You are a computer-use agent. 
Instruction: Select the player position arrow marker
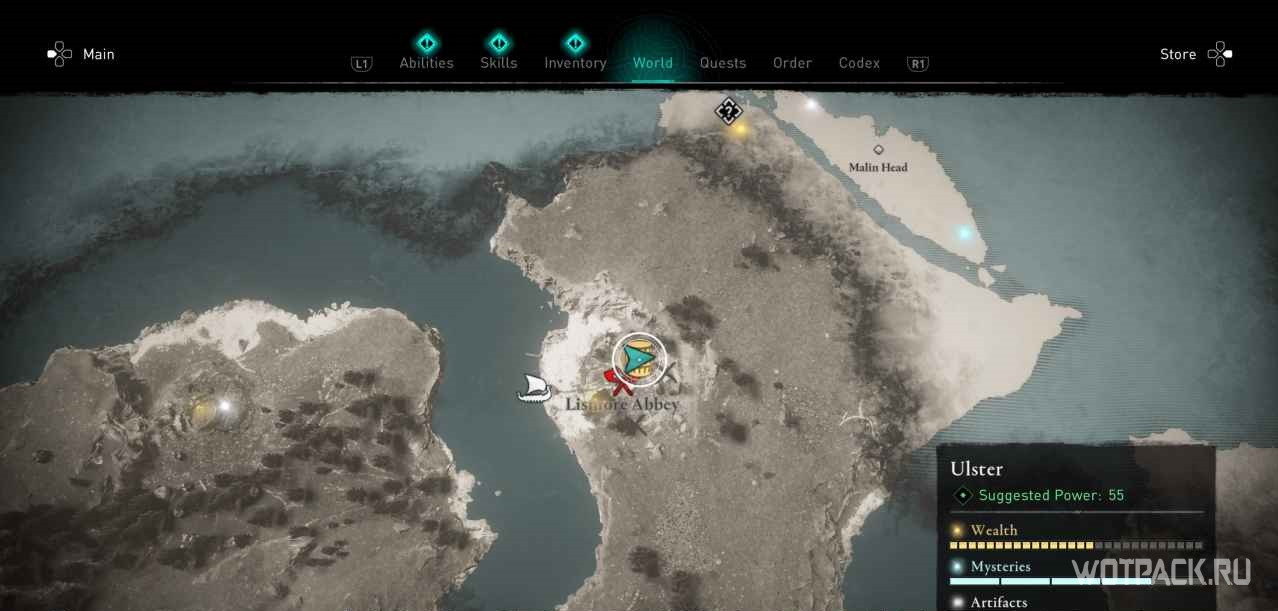(638, 357)
